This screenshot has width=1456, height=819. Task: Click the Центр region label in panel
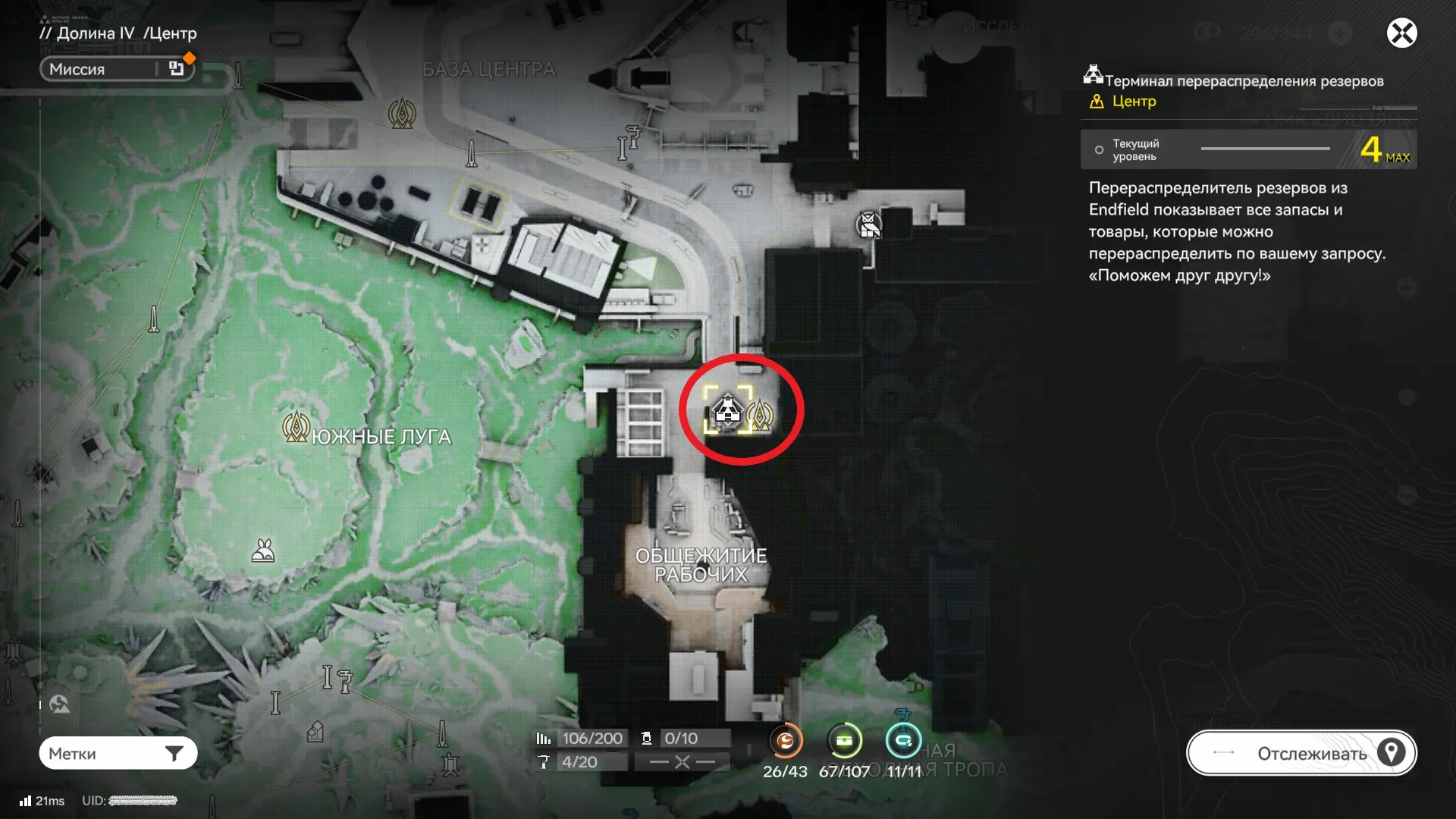[x=1133, y=102]
